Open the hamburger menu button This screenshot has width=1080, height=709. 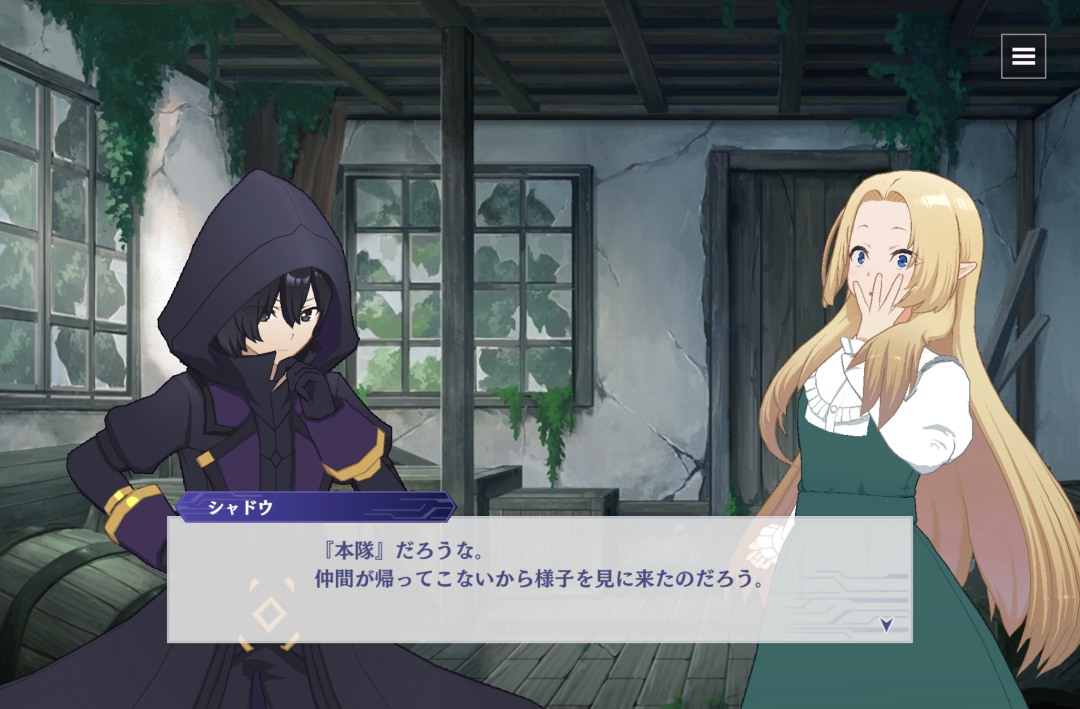point(1023,56)
